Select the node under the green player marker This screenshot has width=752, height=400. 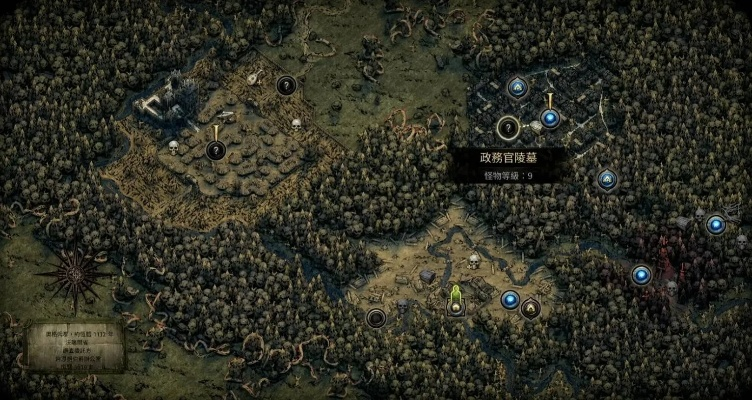tap(456, 308)
